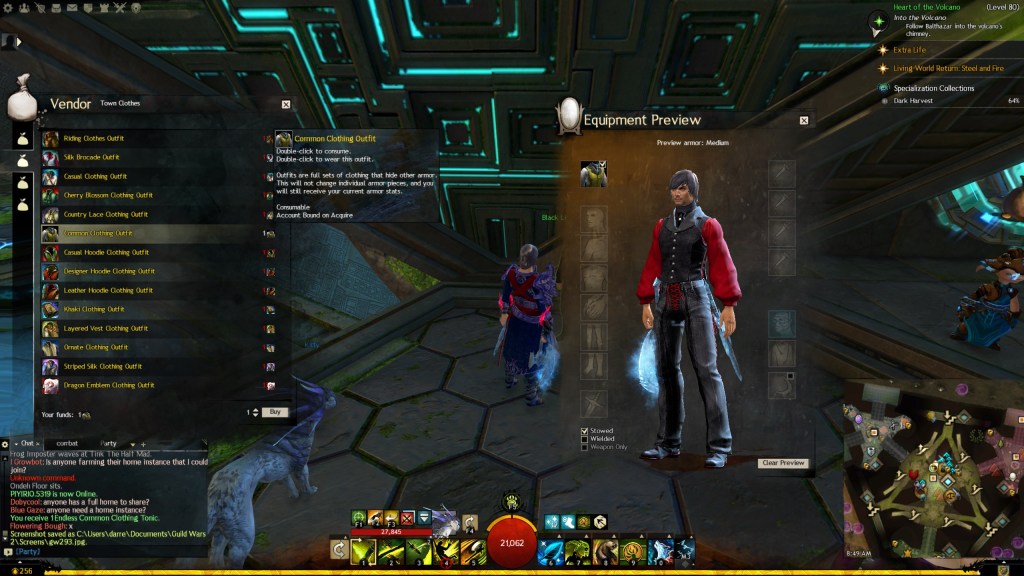The width and height of the screenshot is (1024, 576).
Task: Open the Party chat tab
Action: pos(108,443)
